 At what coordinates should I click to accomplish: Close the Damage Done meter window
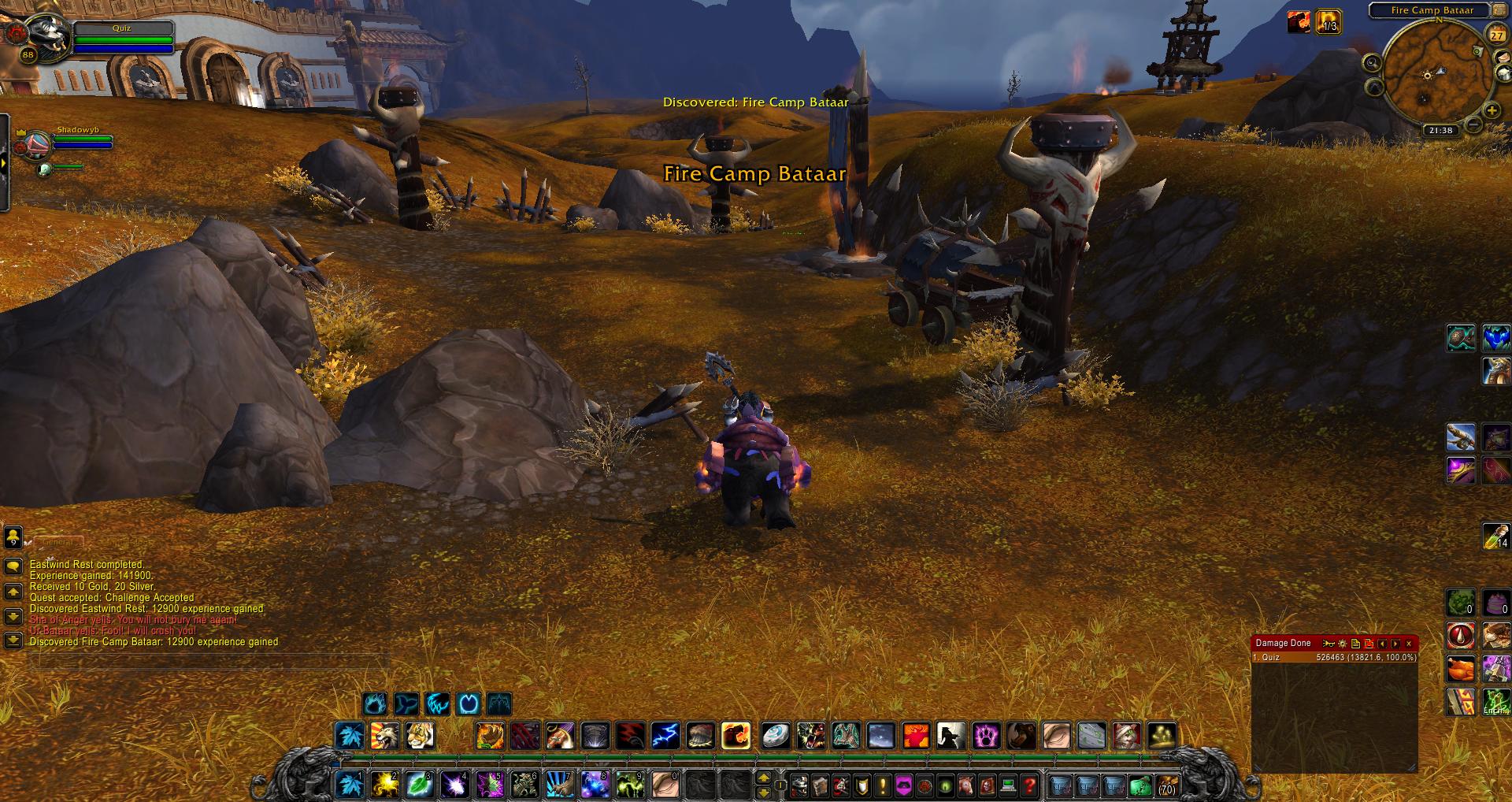point(1409,644)
